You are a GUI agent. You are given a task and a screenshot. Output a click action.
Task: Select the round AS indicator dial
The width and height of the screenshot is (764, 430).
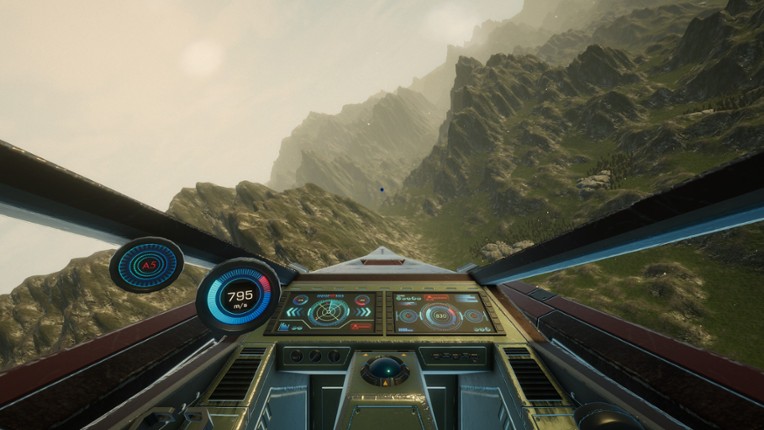(147, 265)
